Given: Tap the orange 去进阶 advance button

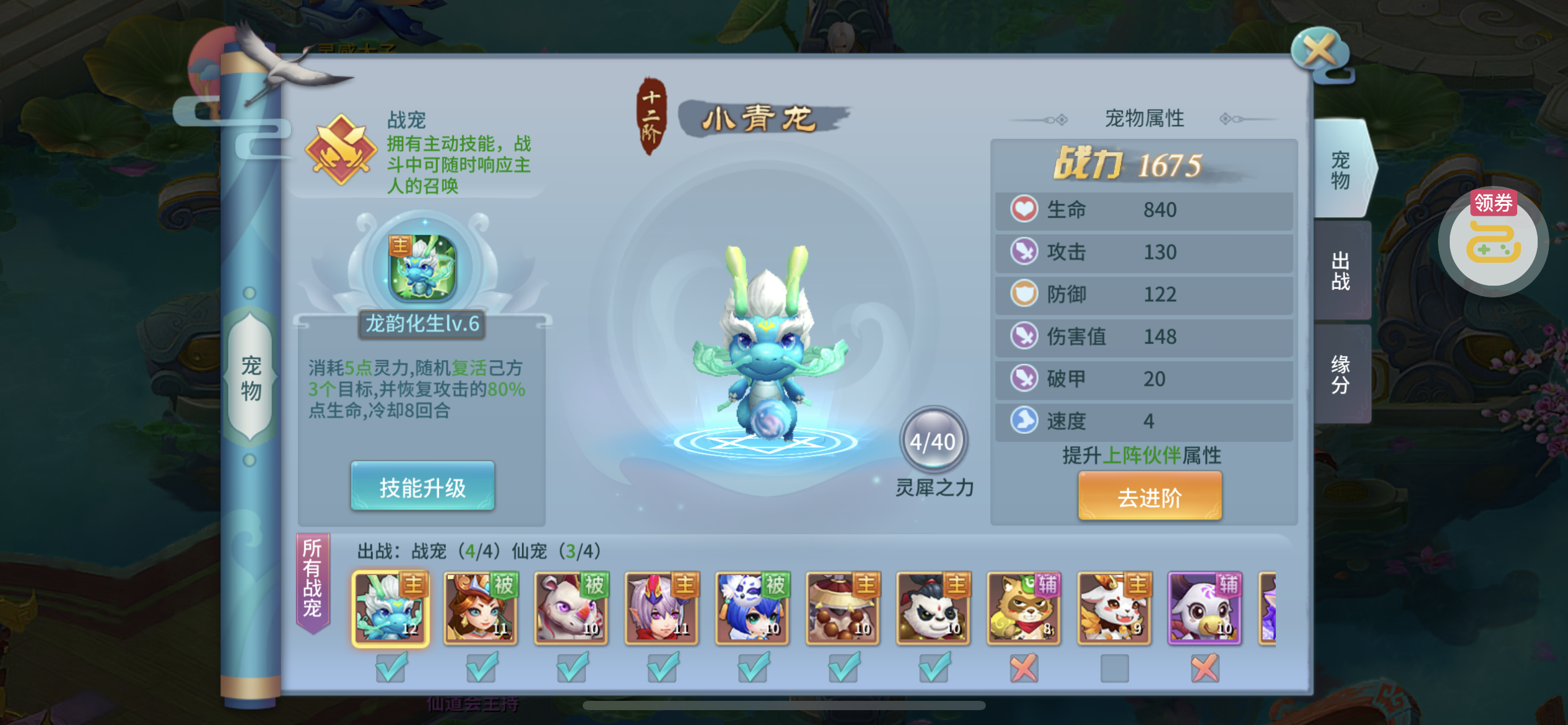Looking at the screenshot, I should 1149,496.
